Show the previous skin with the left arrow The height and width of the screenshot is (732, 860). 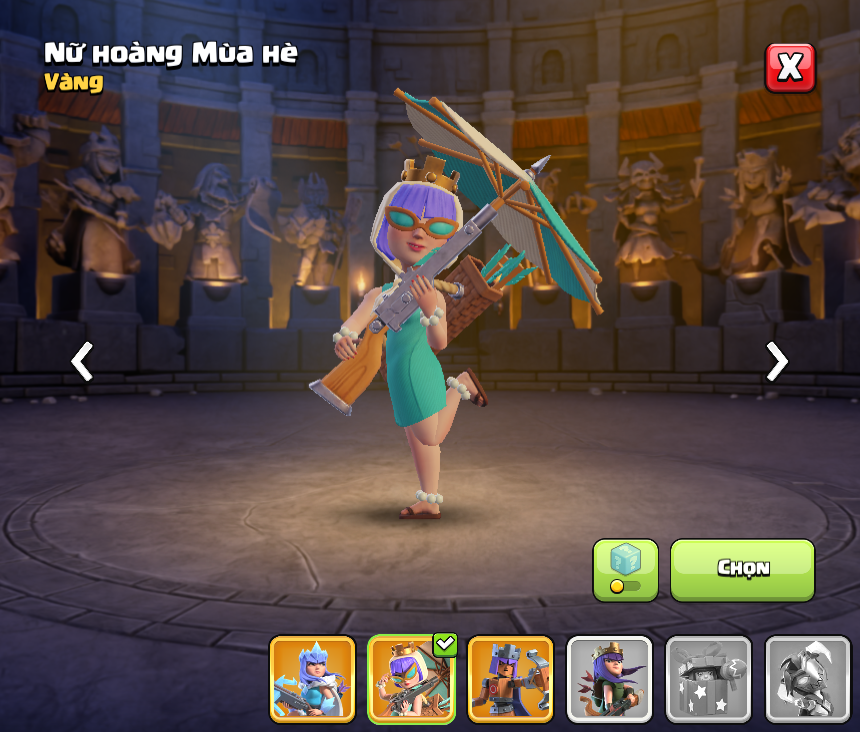click(82, 361)
